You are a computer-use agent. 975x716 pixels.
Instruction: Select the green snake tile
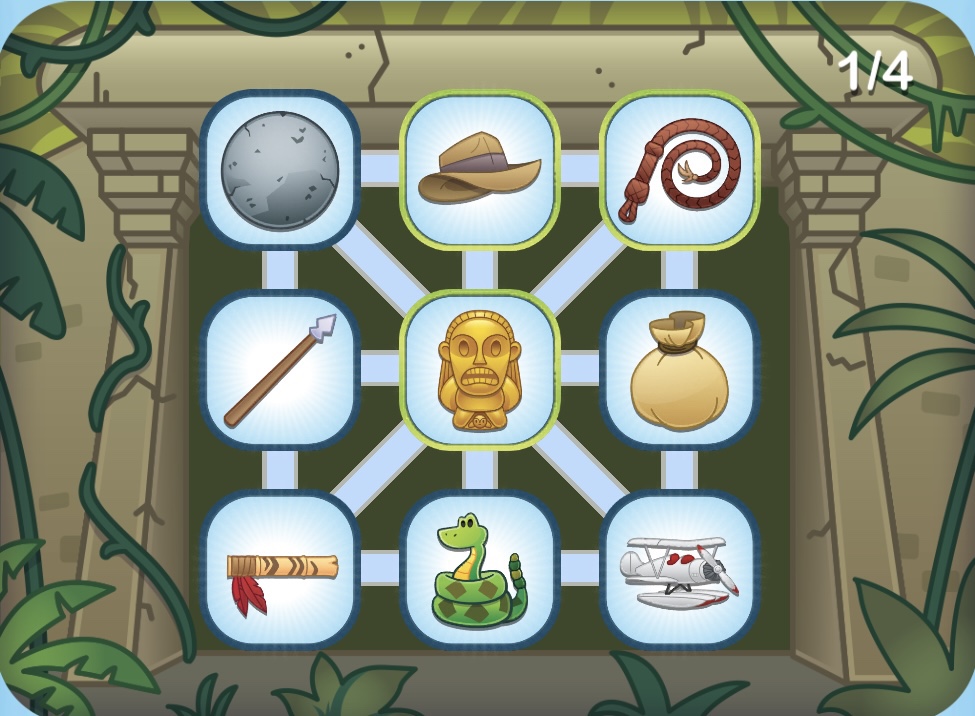(480, 569)
